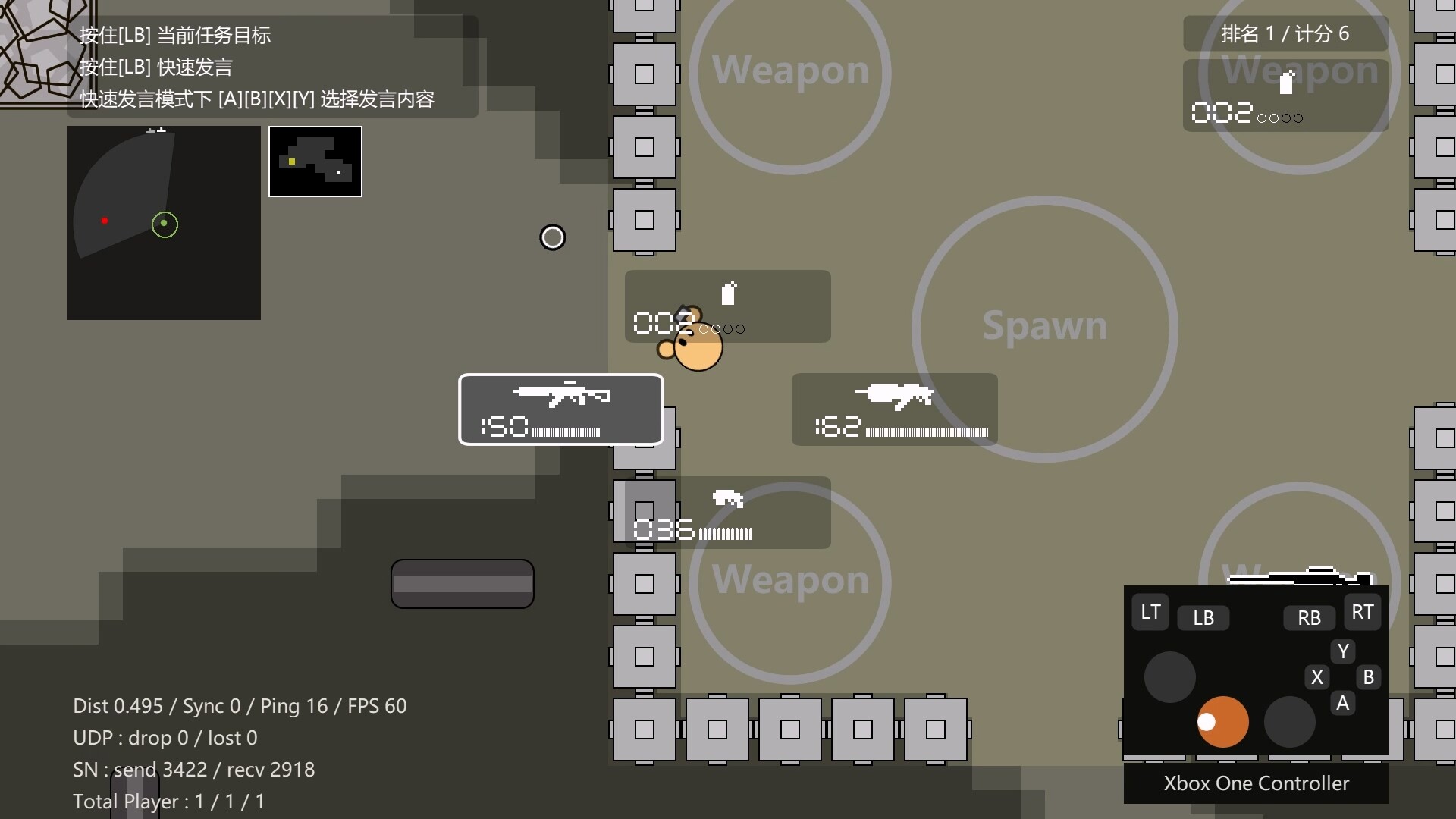Select the 162 ammo rifle pickup

point(895,409)
